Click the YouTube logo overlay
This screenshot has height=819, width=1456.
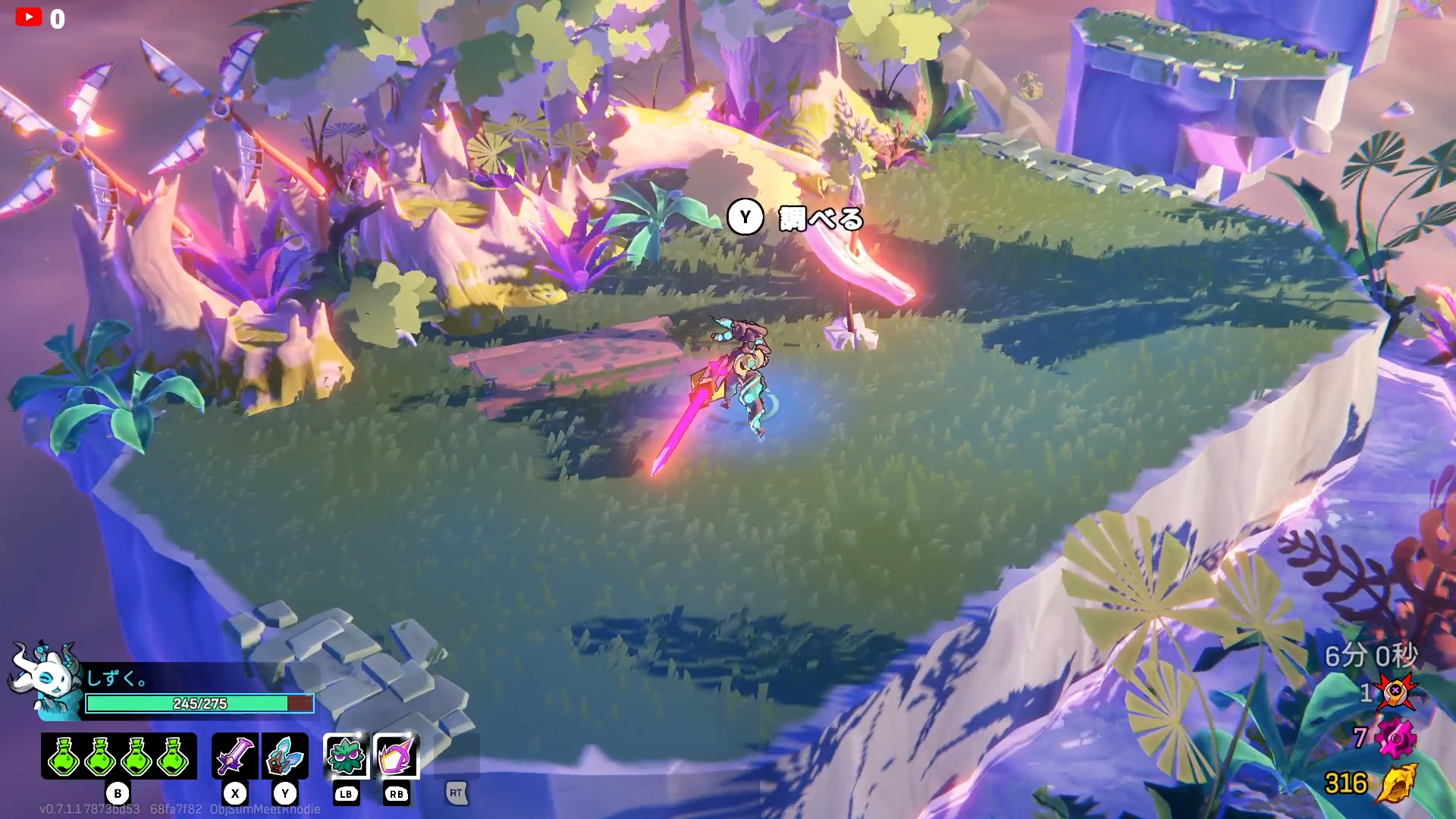point(29,17)
